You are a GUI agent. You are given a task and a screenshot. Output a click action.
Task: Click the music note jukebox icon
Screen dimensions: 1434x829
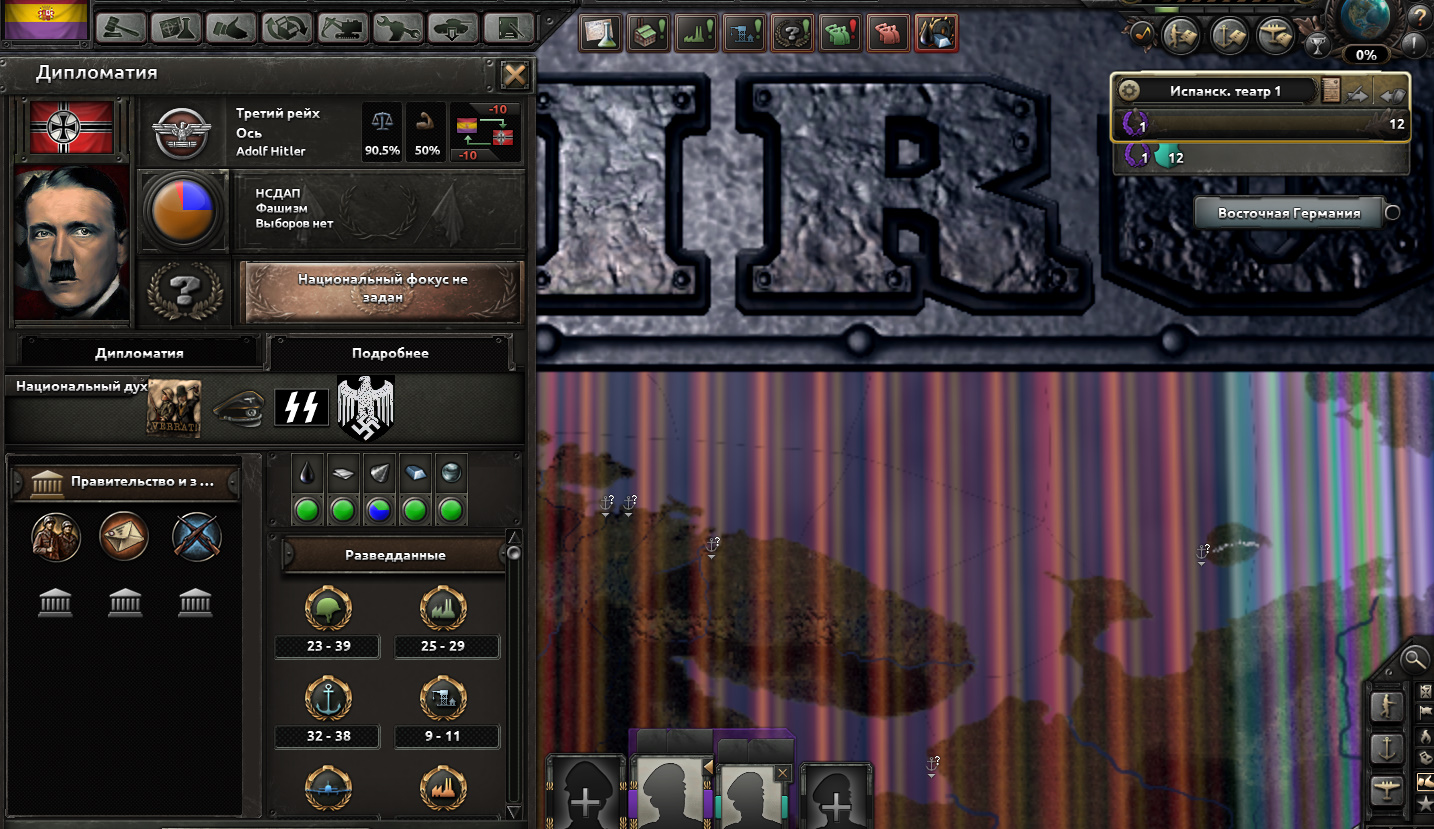(x=1143, y=33)
